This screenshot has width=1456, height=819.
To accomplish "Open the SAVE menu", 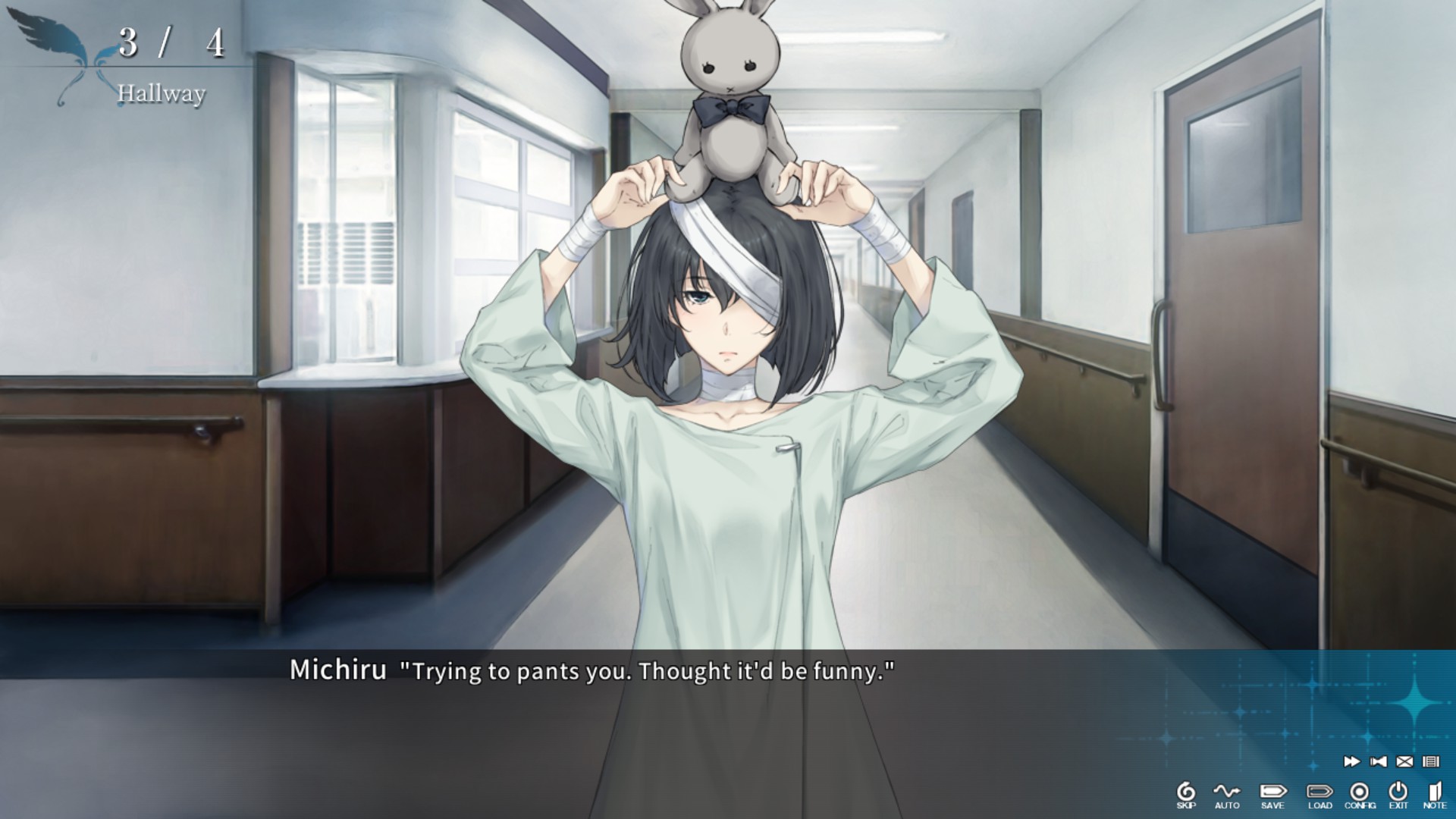I will [1272, 795].
